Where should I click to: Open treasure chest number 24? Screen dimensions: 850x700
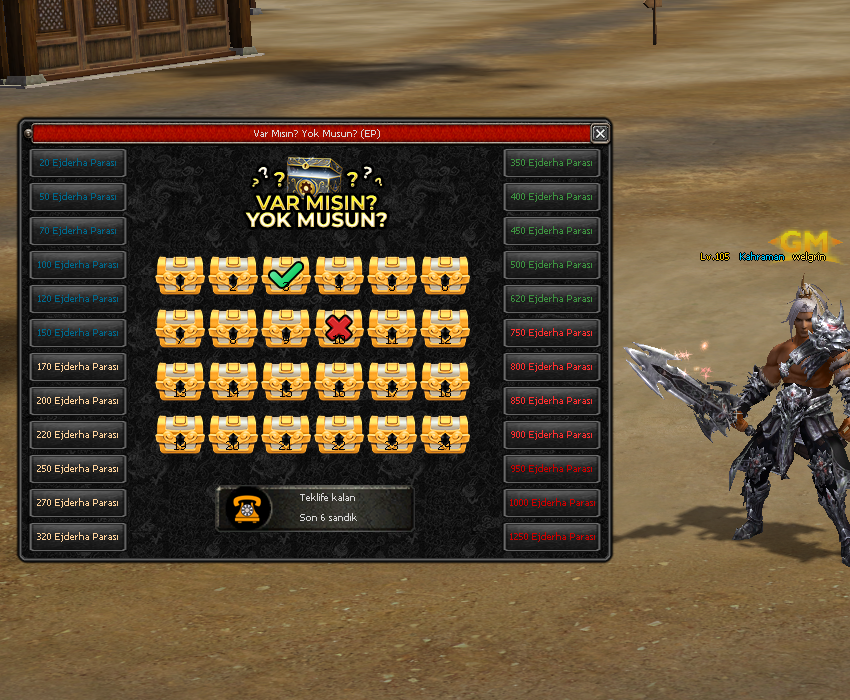pyautogui.click(x=445, y=434)
